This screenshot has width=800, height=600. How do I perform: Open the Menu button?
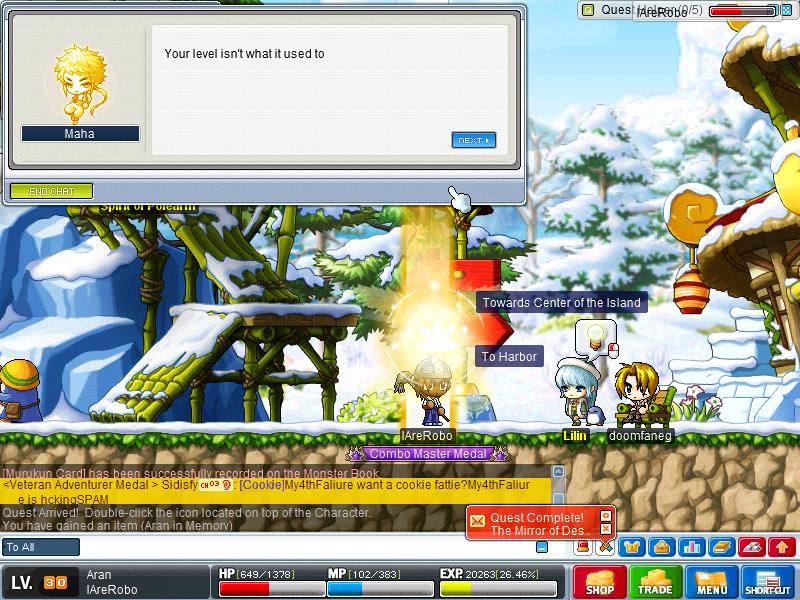[712, 582]
